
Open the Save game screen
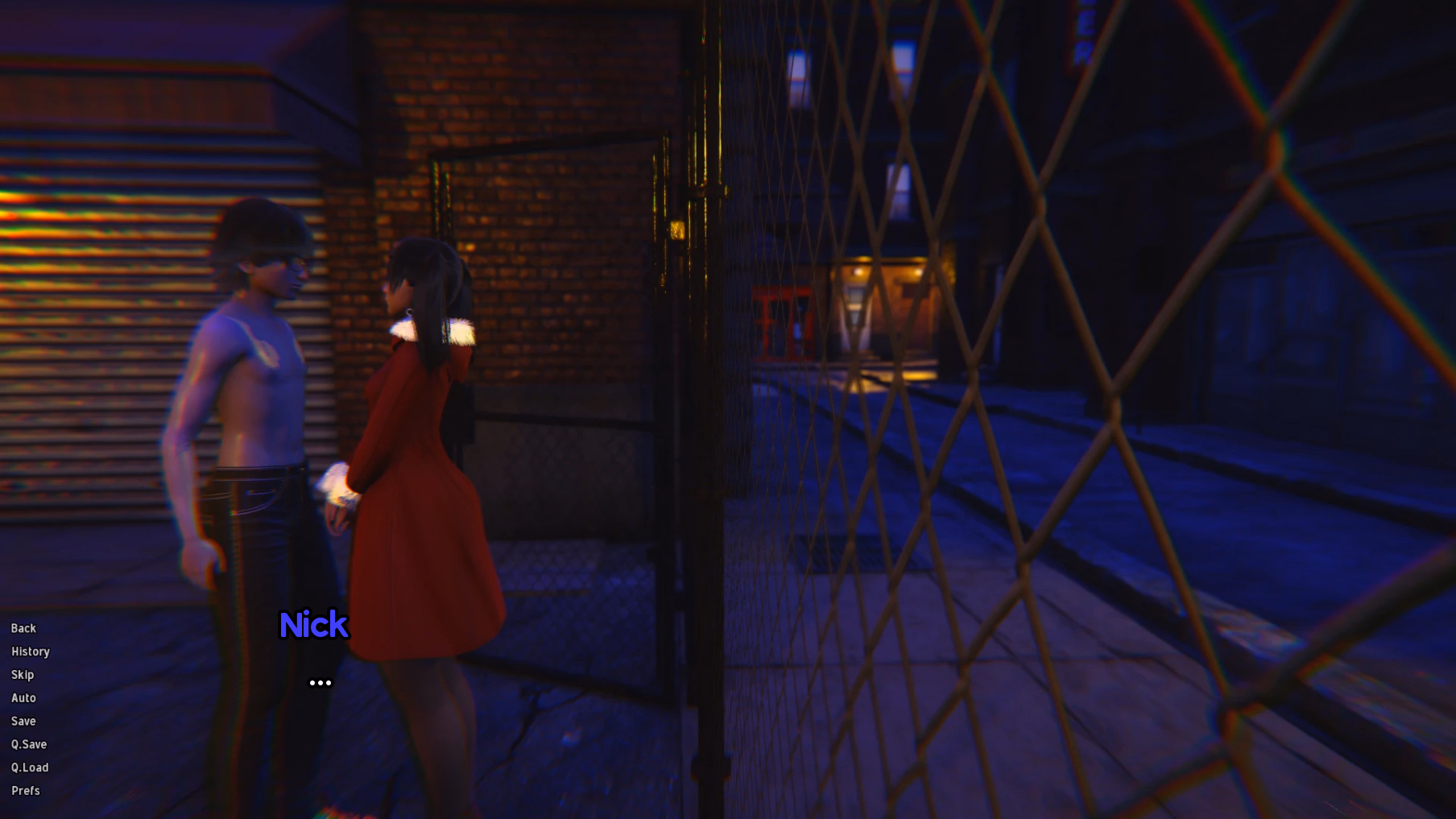coord(23,721)
